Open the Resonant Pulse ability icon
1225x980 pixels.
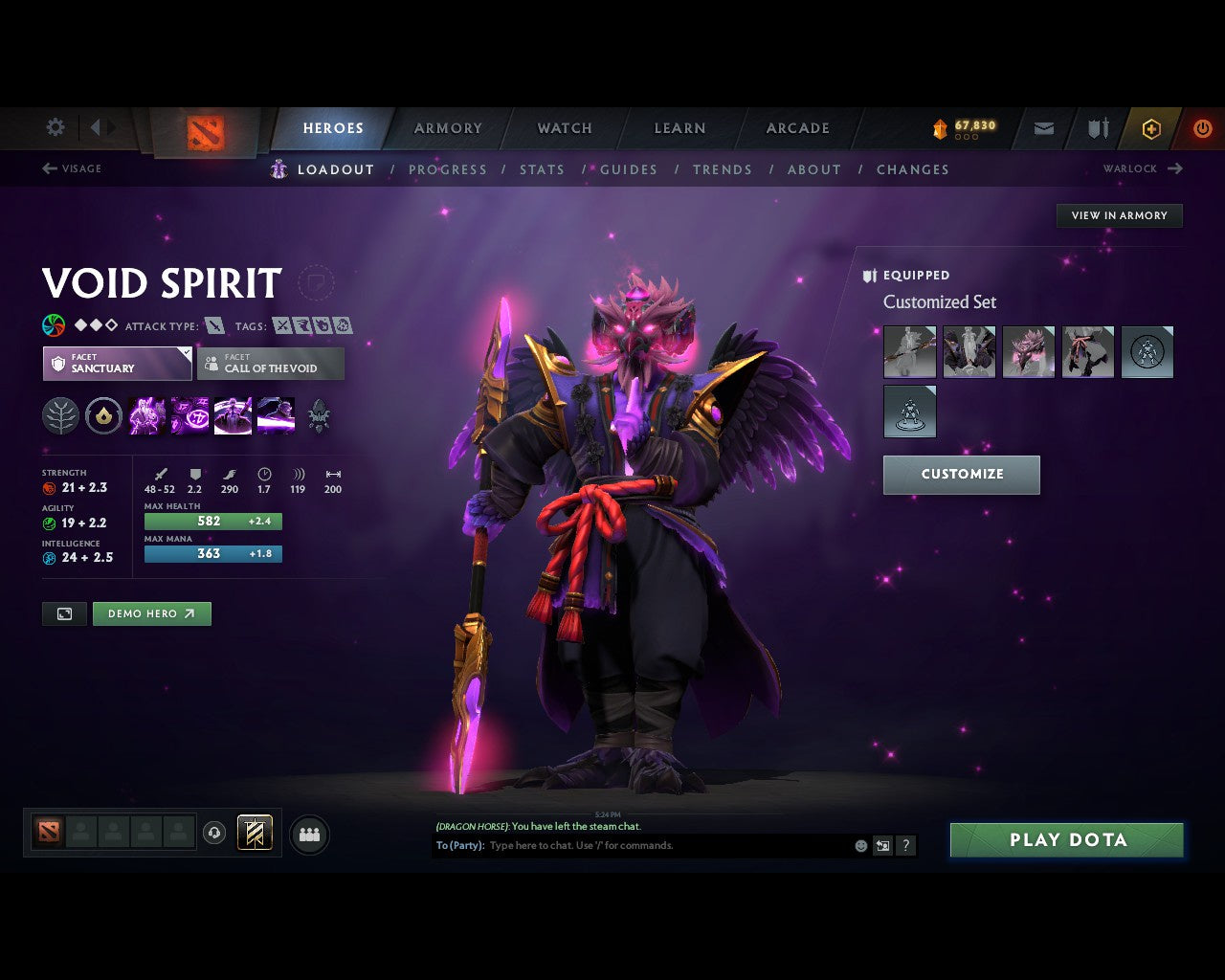(x=233, y=414)
